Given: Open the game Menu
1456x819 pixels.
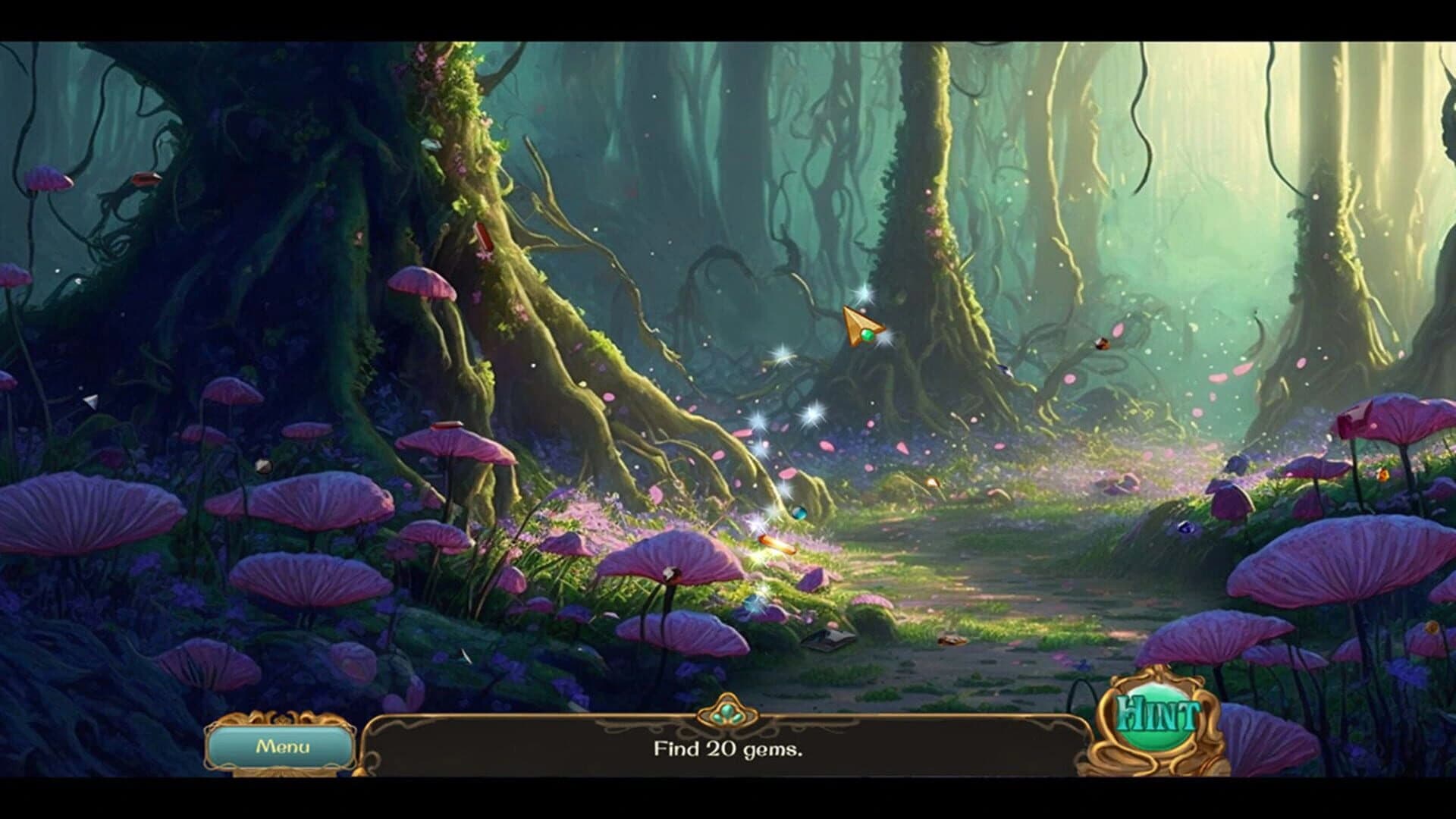Looking at the screenshot, I should [x=282, y=748].
